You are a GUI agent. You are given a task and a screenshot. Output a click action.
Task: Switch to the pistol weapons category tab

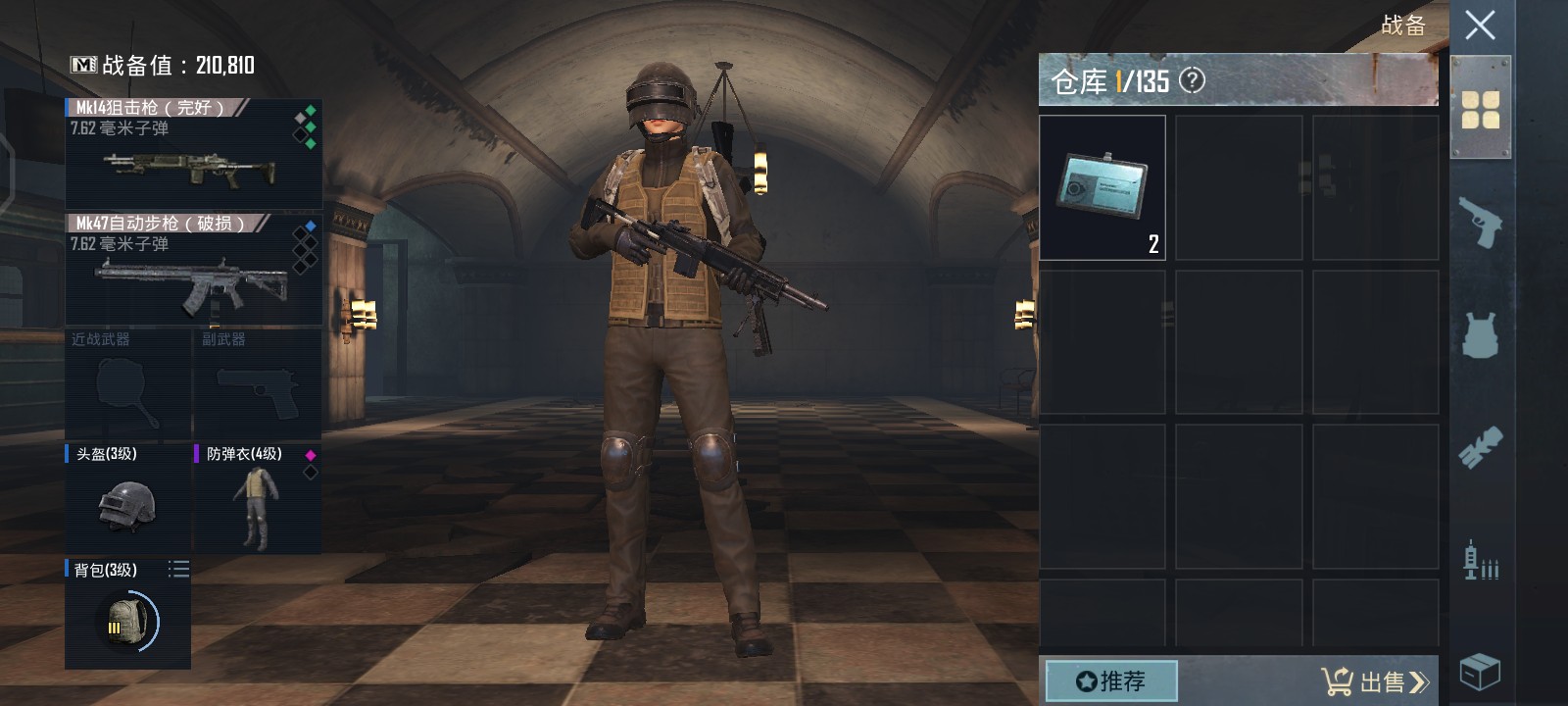[x=1480, y=223]
